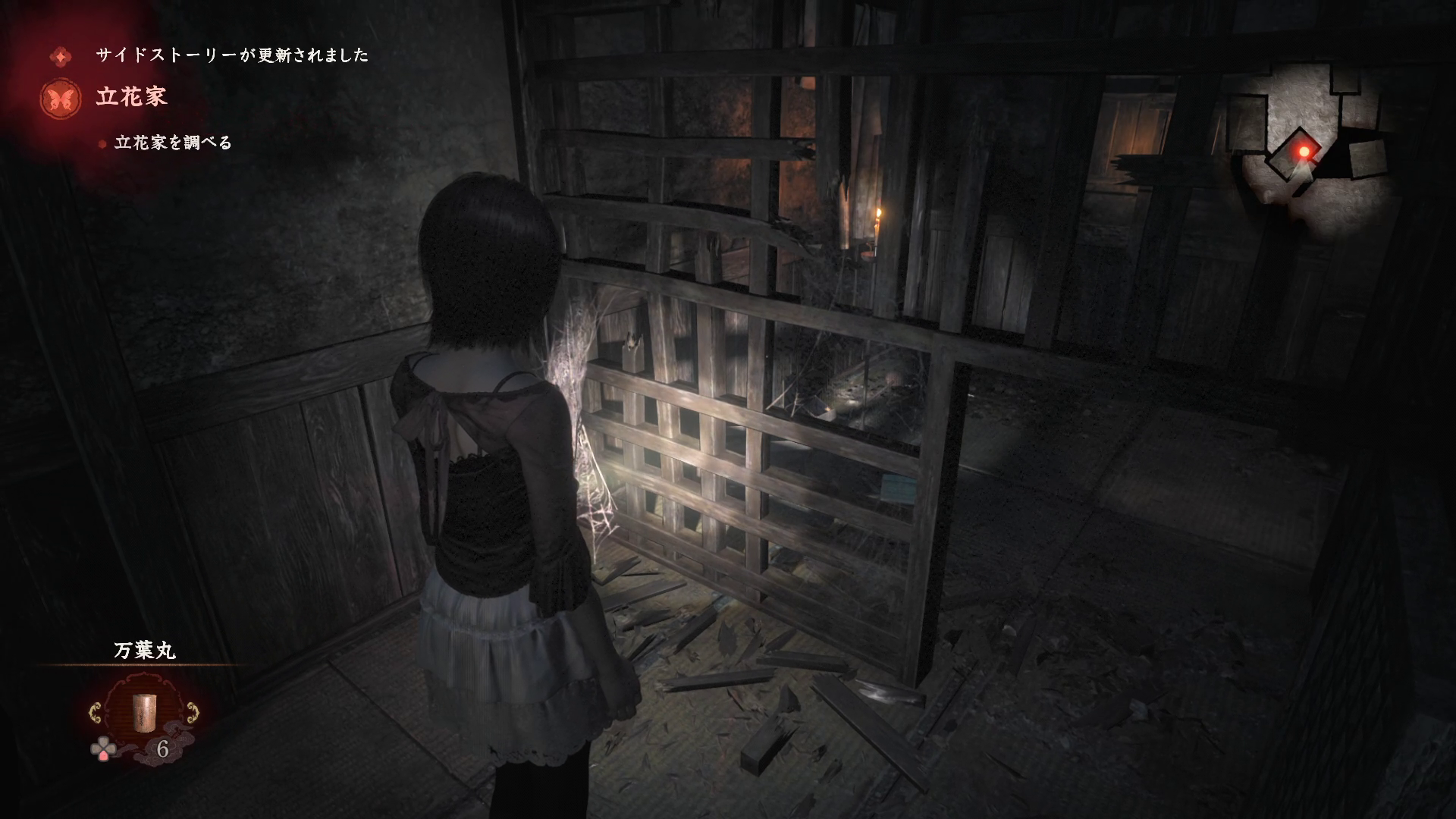Click the 立花家 butterfly side story icon
Image resolution: width=1456 pixels, height=819 pixels.
[62, 99]
